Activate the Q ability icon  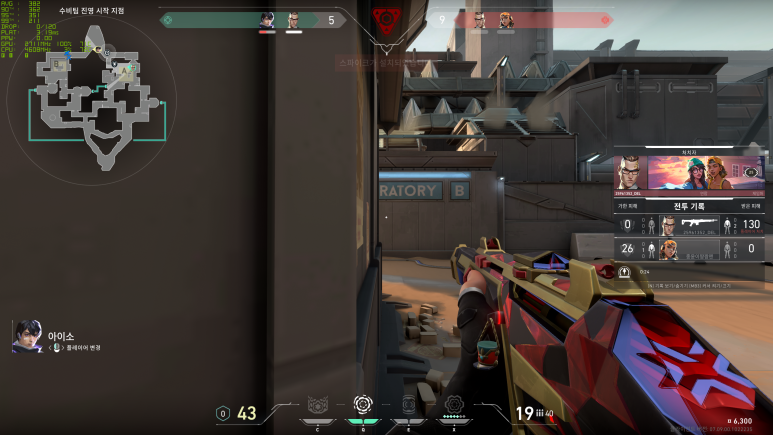(x=363, y=405)
